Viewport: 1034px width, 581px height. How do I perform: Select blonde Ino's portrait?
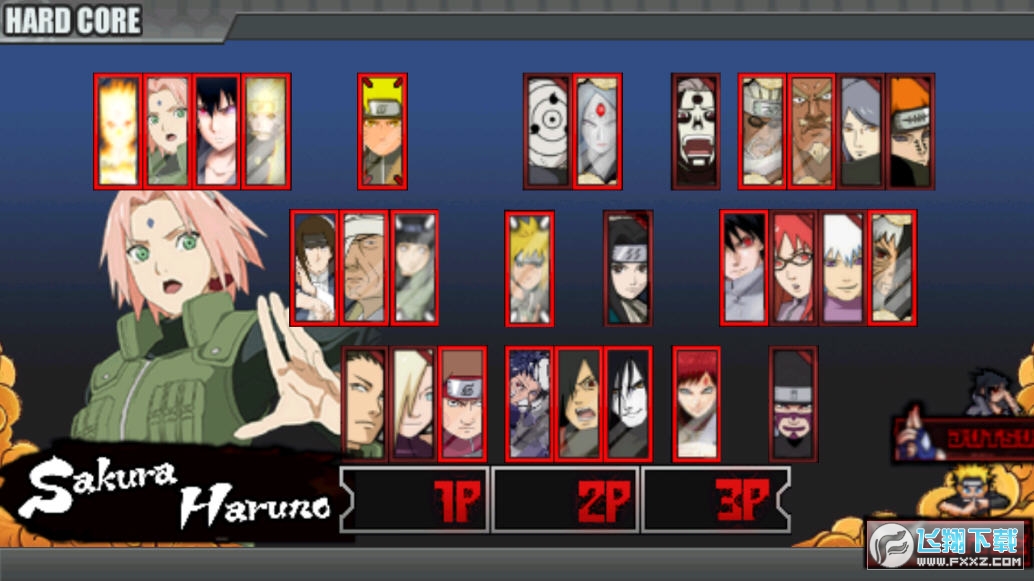pos(413,404)
